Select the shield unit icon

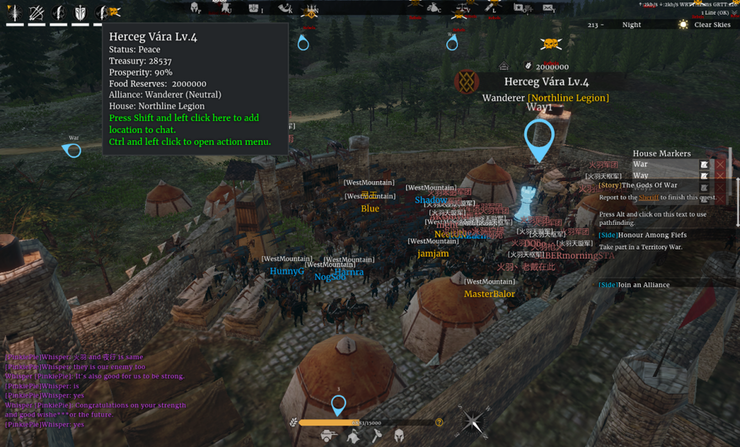[x=80, y=13]
